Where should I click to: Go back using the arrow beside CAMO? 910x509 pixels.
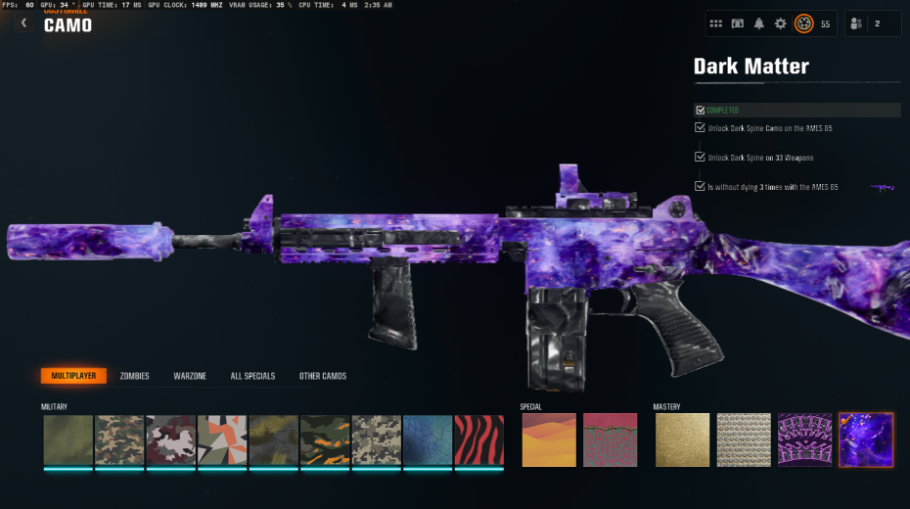pyautogui.click(x=23, y=23)
